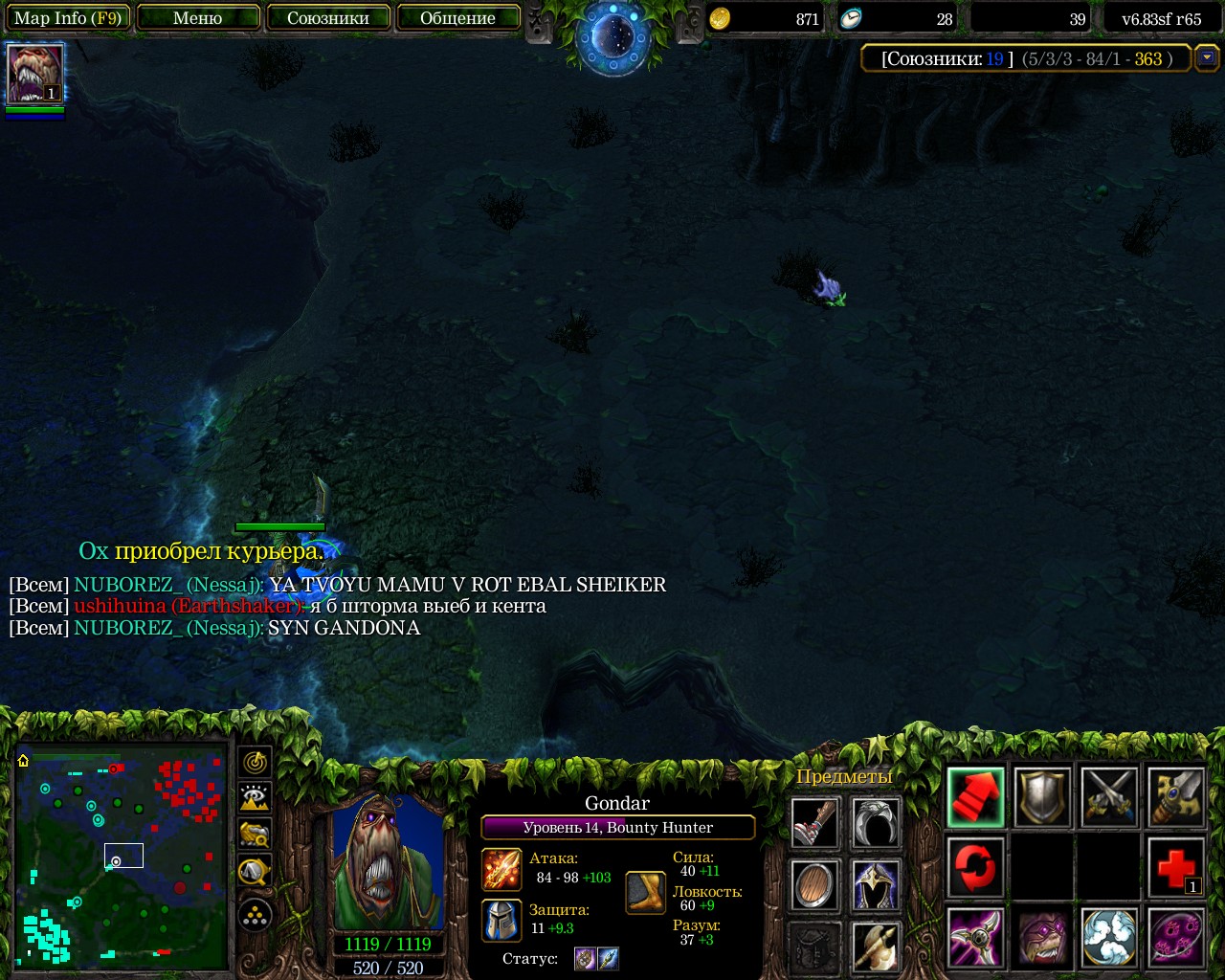Click the minimap

coord(122,857)
